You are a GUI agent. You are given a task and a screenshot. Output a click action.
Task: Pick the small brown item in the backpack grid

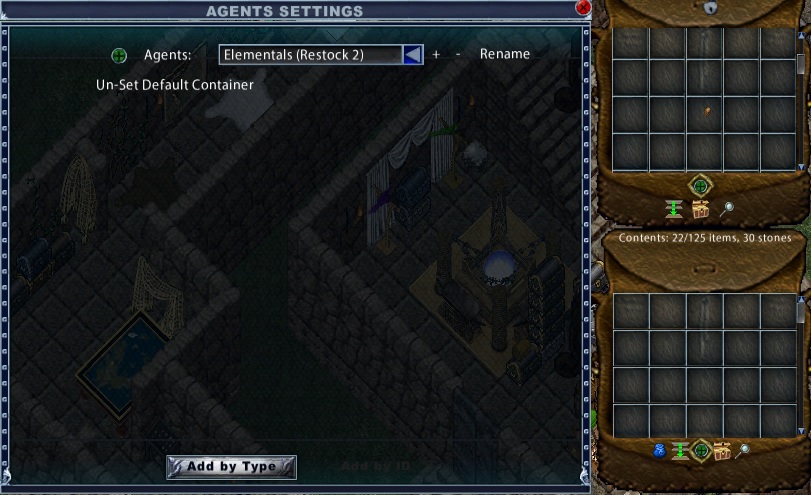tap(707, 110)
